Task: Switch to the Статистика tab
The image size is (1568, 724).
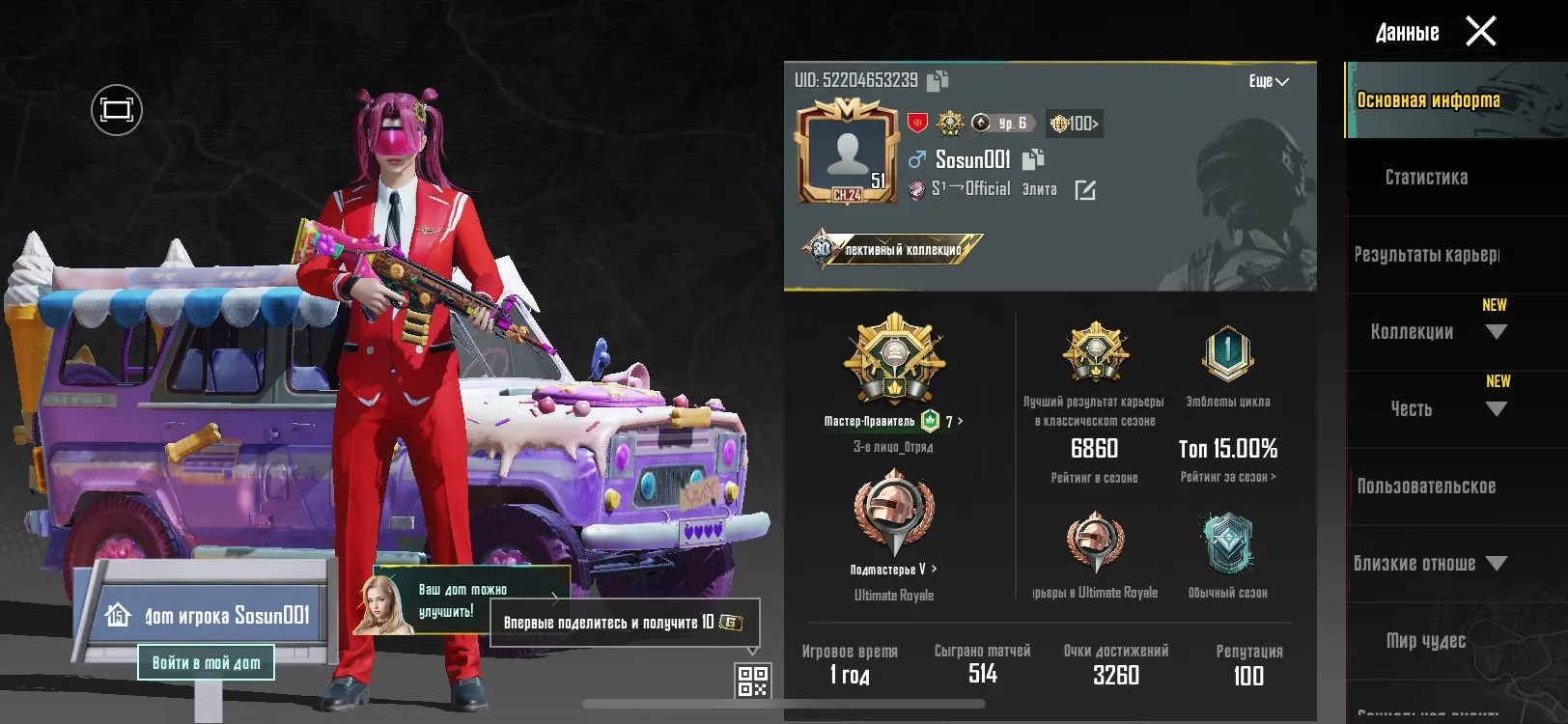Action: tap(1426, 177)
